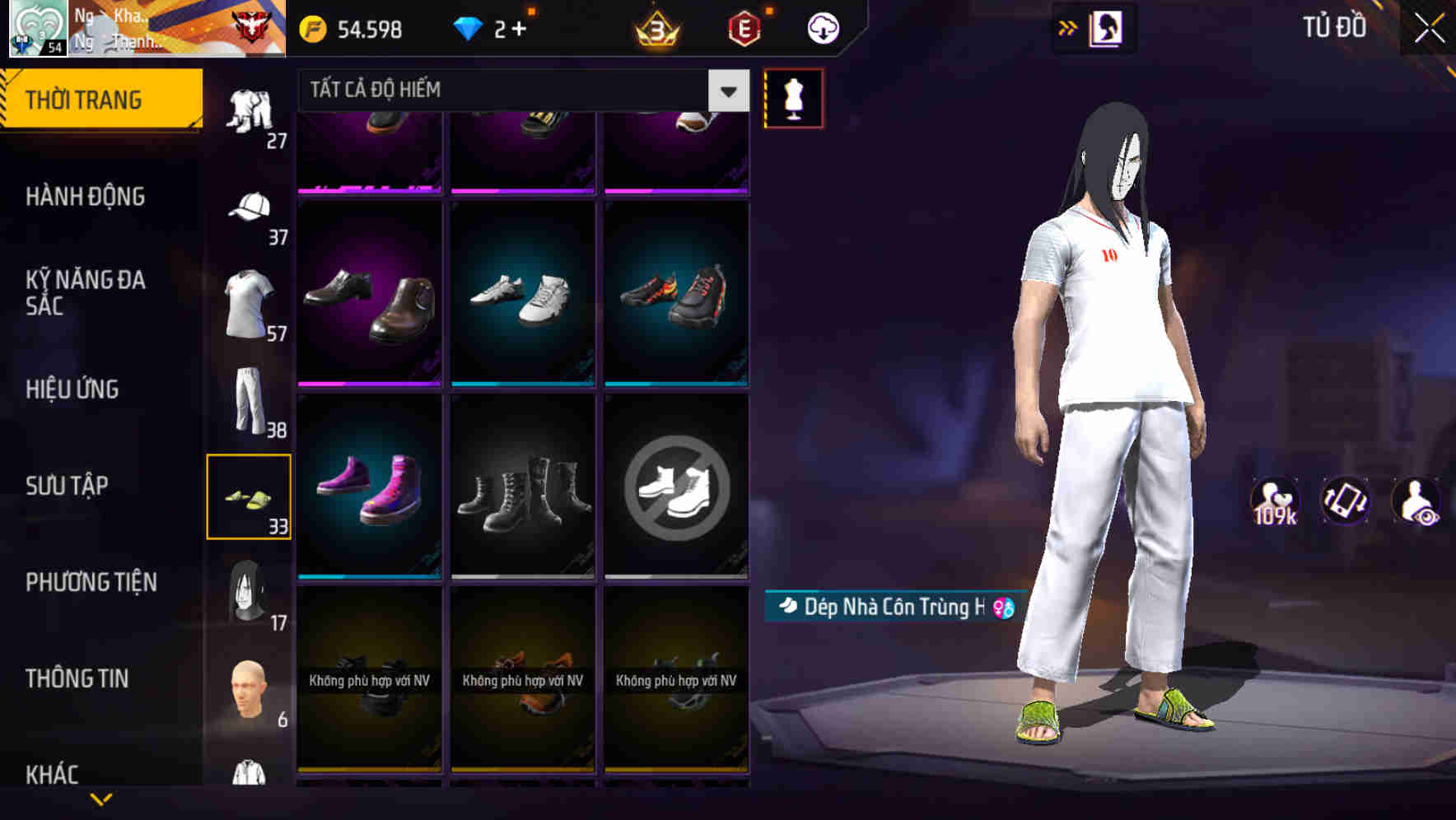This screenshot has width=1456, height=820.
Task: Click the level 3 crown badge icon
Action: pyautogui.click(x=655, y=27)
